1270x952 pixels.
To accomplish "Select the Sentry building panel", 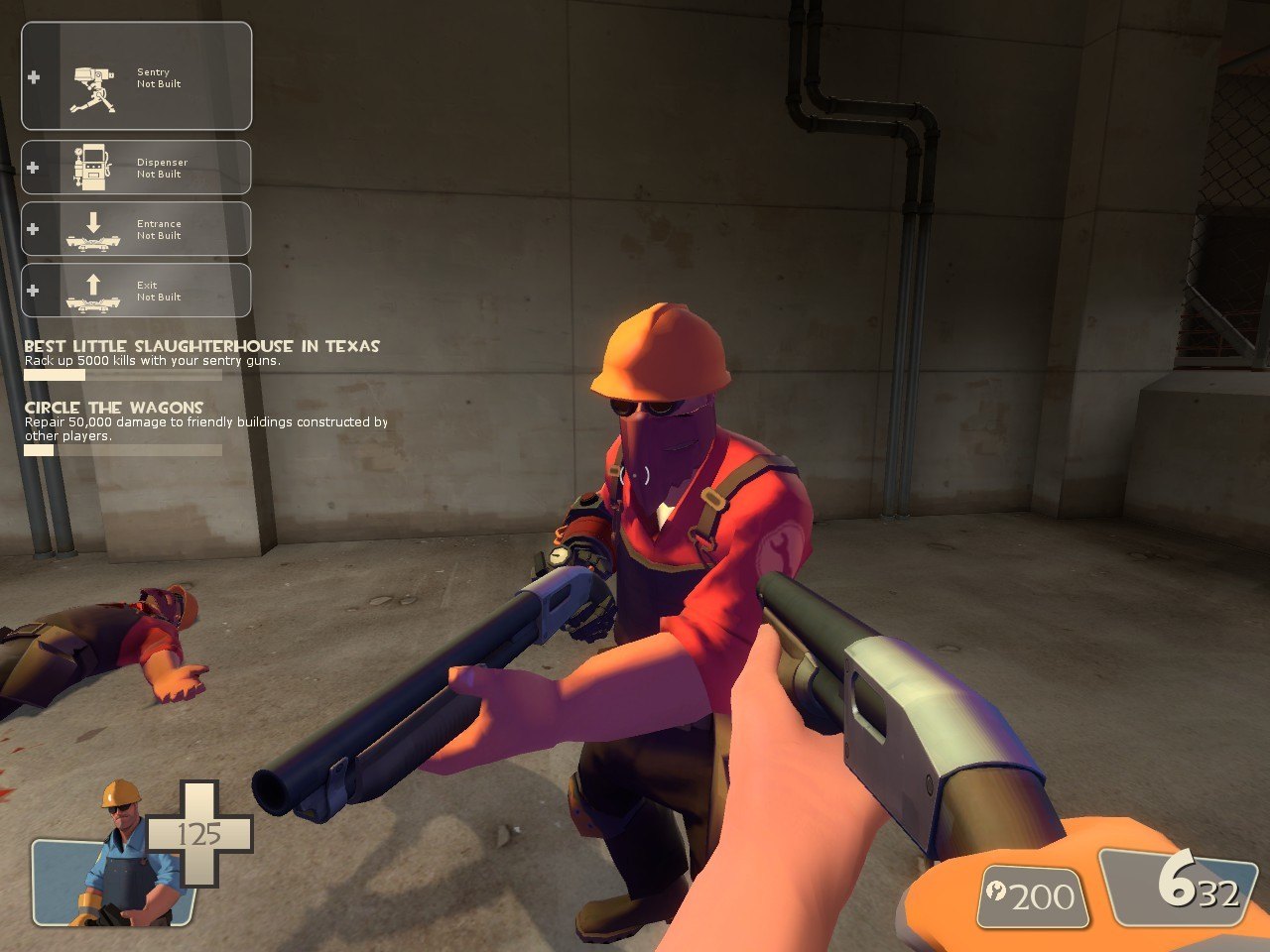I will (137, 76).
